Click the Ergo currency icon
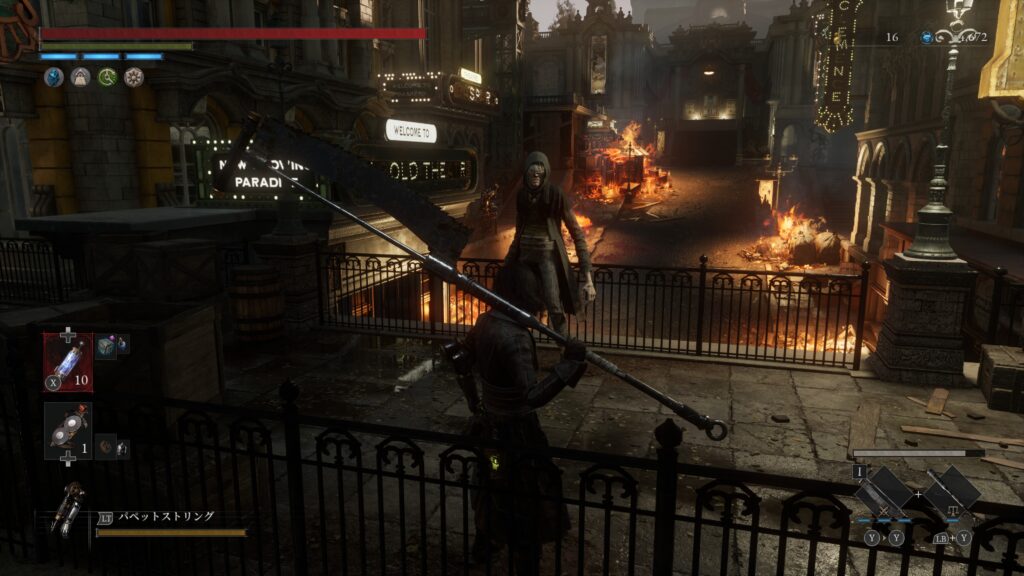 (x=926, y=37)
